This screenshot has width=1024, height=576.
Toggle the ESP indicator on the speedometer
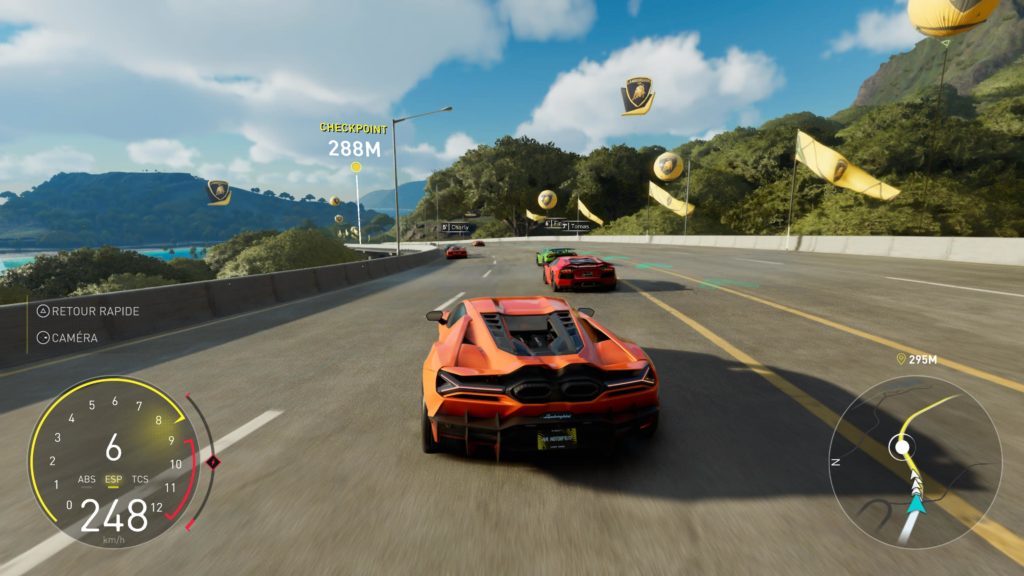tap(114, 479)
